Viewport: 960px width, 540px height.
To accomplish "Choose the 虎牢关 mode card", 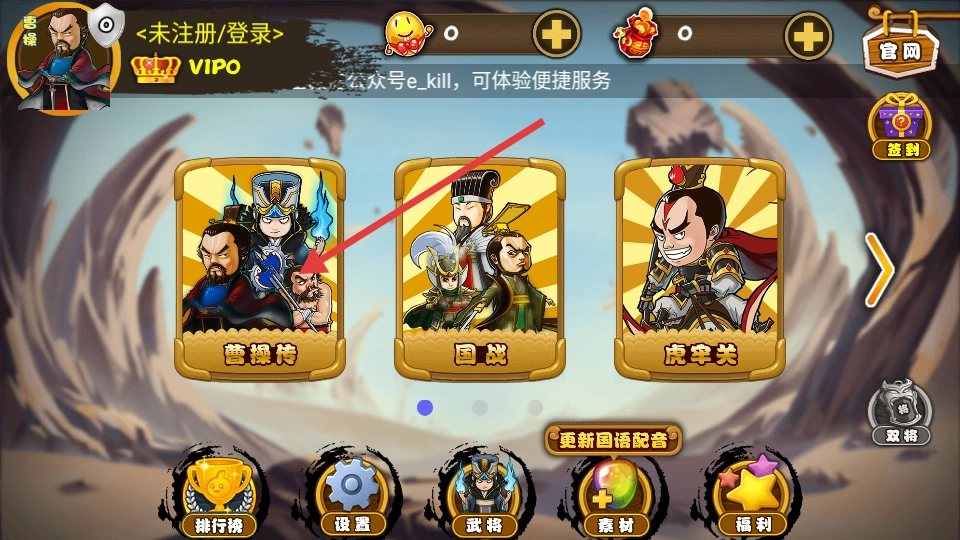I will [699, 268].
